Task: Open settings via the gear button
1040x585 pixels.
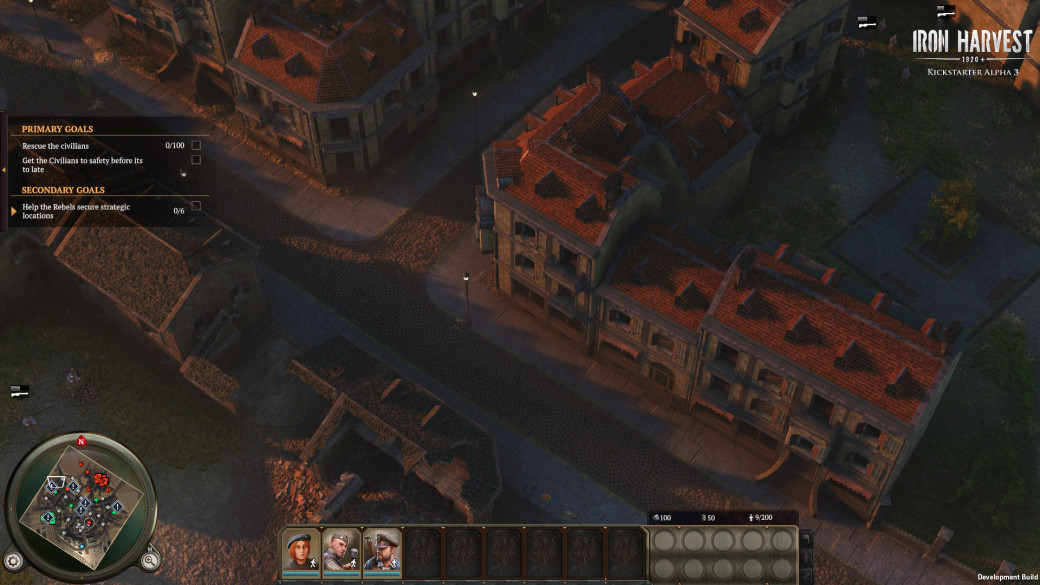Action: 13,561
